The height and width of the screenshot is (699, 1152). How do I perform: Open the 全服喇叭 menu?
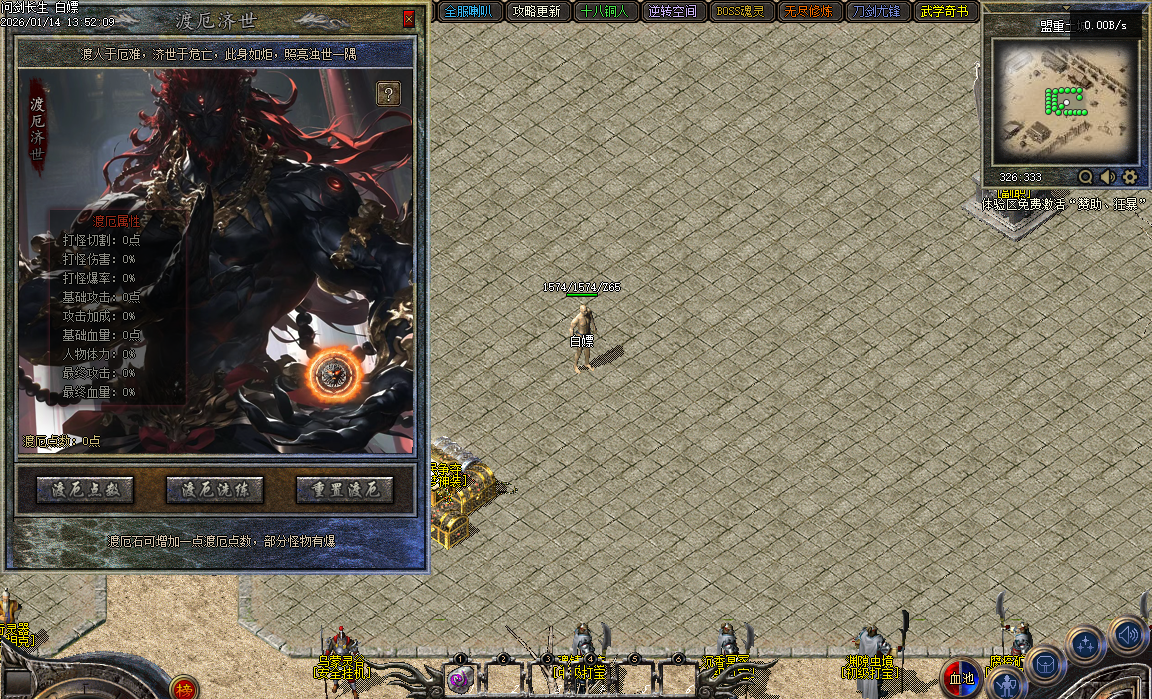click(467, 12)
